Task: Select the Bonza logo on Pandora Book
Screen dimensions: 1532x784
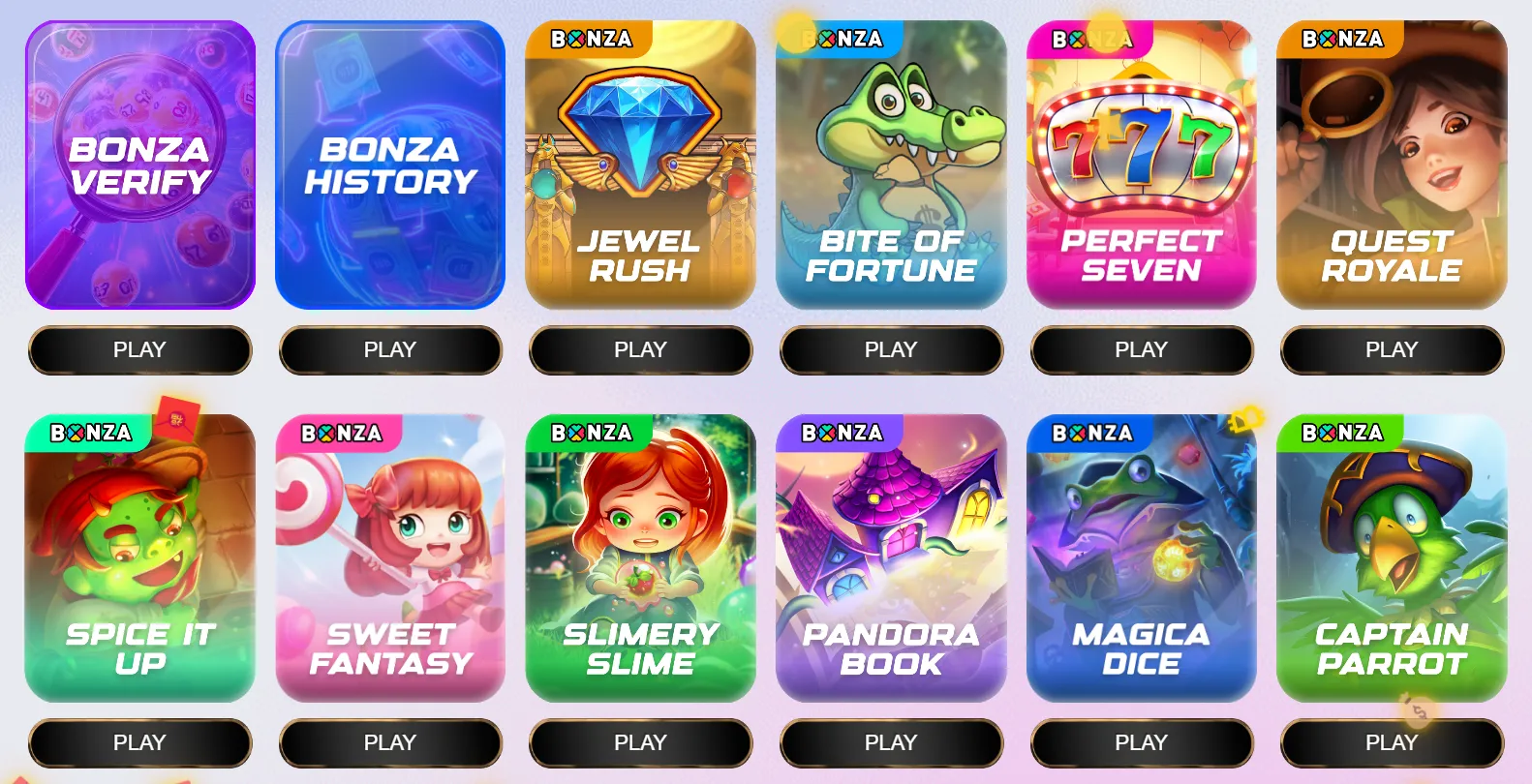Action: pos(842,433)
